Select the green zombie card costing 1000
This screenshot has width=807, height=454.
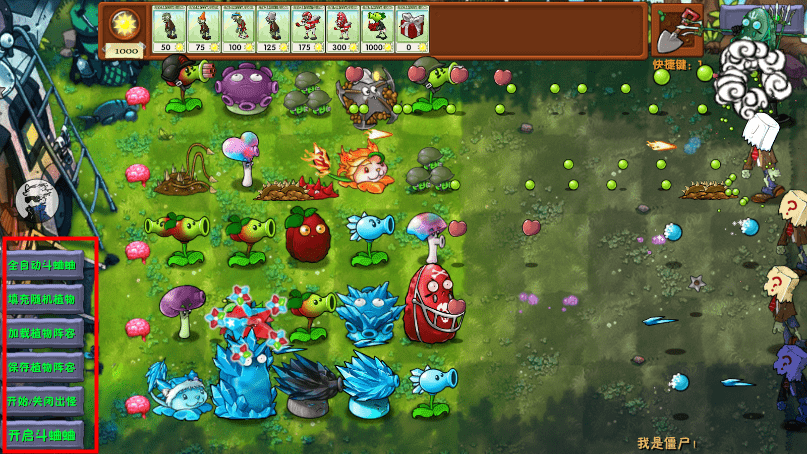pos(376,29)
